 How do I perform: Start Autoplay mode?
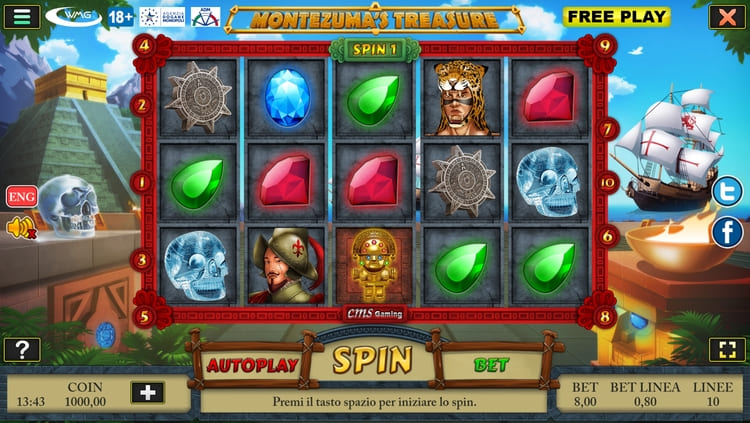tap(252, 364)
